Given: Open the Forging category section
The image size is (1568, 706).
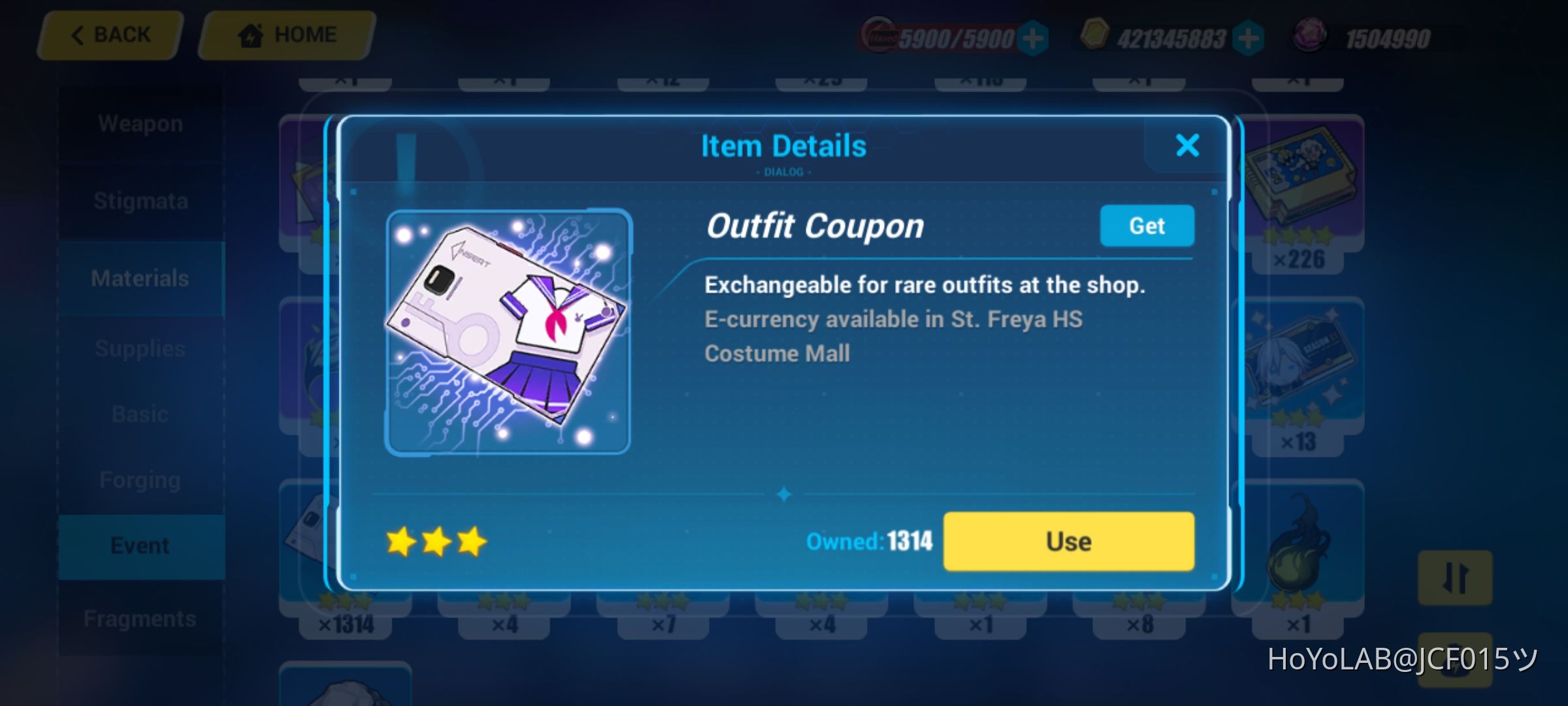Looking at the screenshot, I should pos(140,479).
